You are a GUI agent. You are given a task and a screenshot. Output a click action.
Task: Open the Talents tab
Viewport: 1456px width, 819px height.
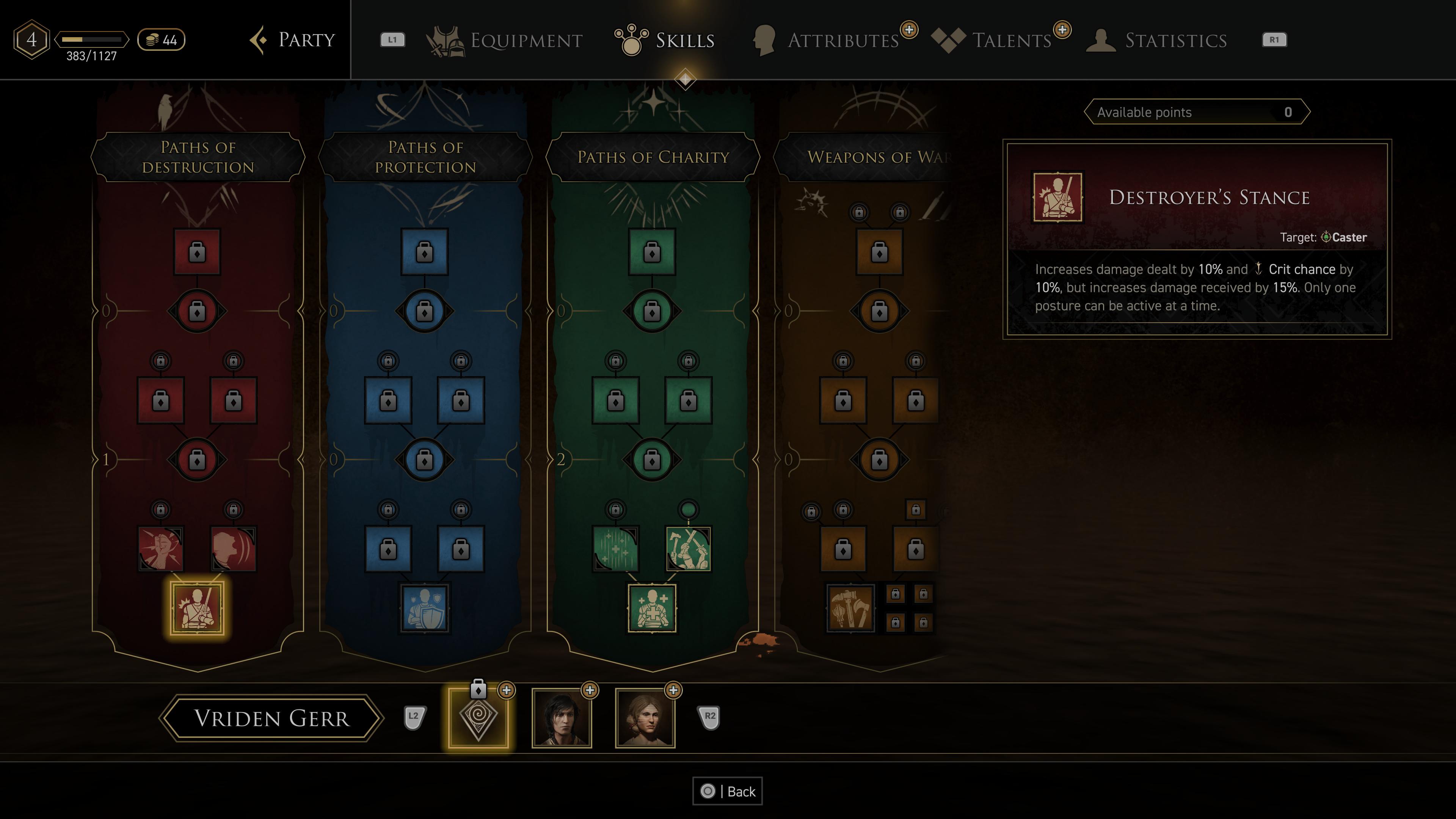pos(993,40)
